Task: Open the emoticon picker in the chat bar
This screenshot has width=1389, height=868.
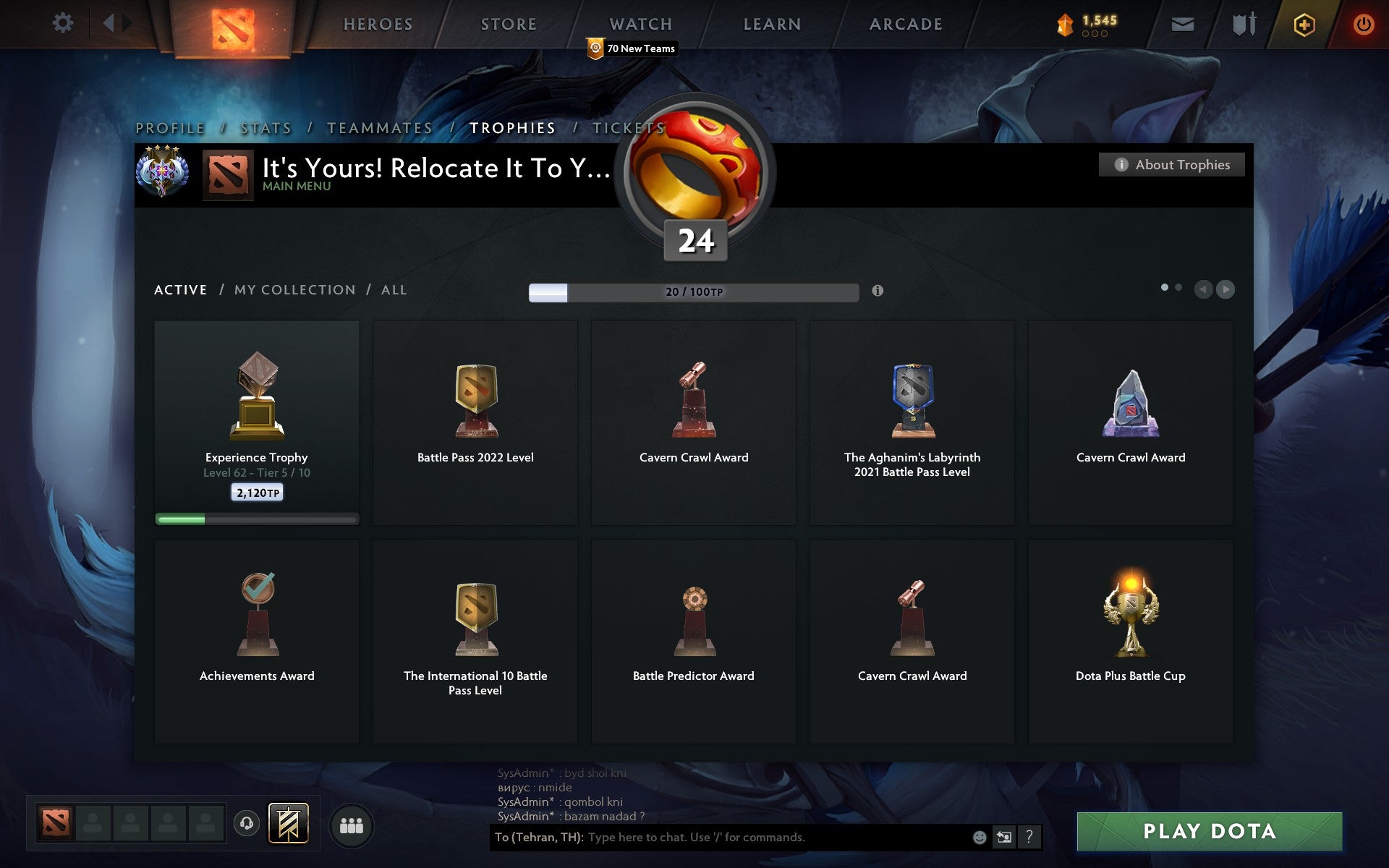Action: pos(980,838)
